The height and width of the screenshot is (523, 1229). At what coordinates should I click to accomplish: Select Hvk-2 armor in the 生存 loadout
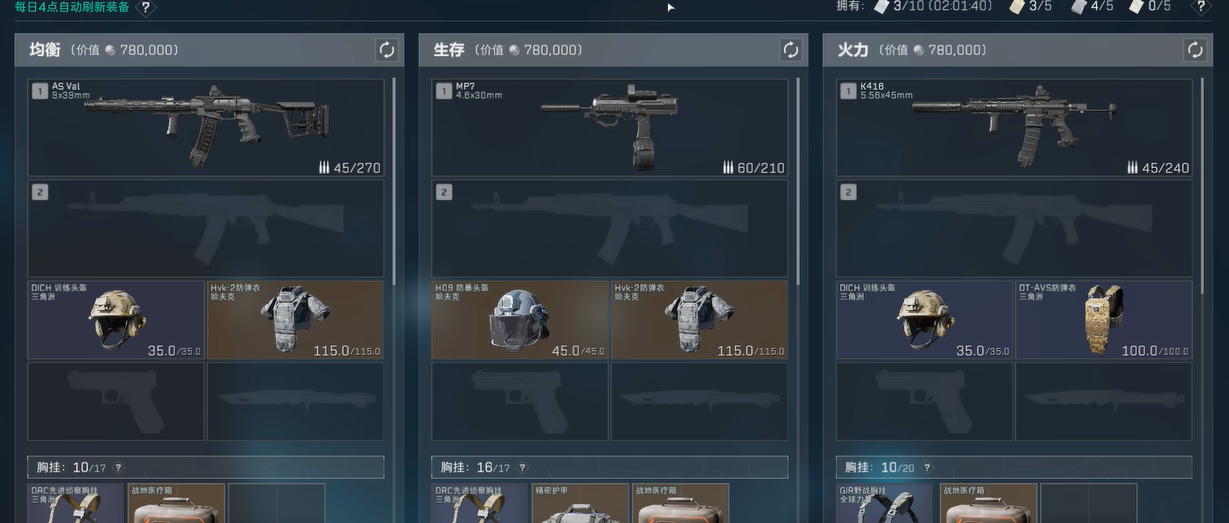[699, 319]
